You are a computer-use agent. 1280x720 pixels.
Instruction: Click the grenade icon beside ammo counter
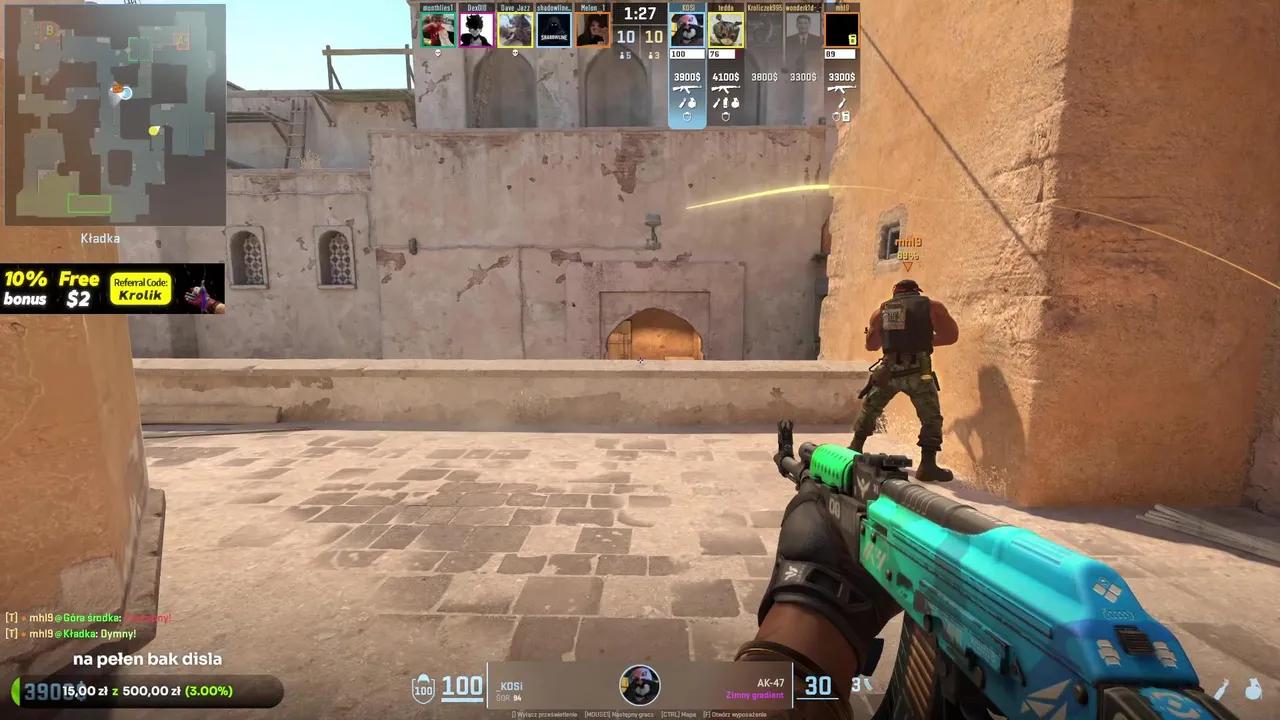pos(866,684)
